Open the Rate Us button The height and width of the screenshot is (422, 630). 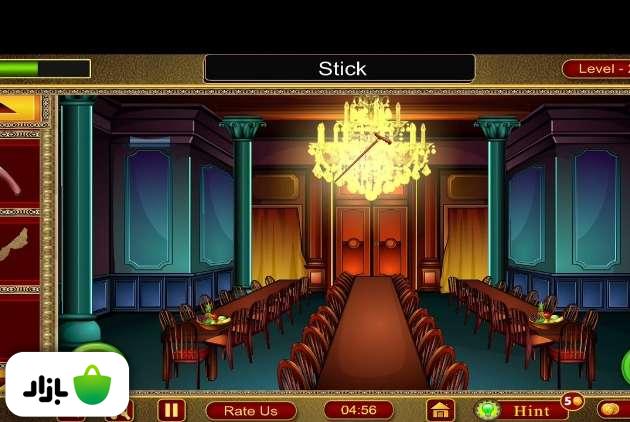[x=251, y=410]
